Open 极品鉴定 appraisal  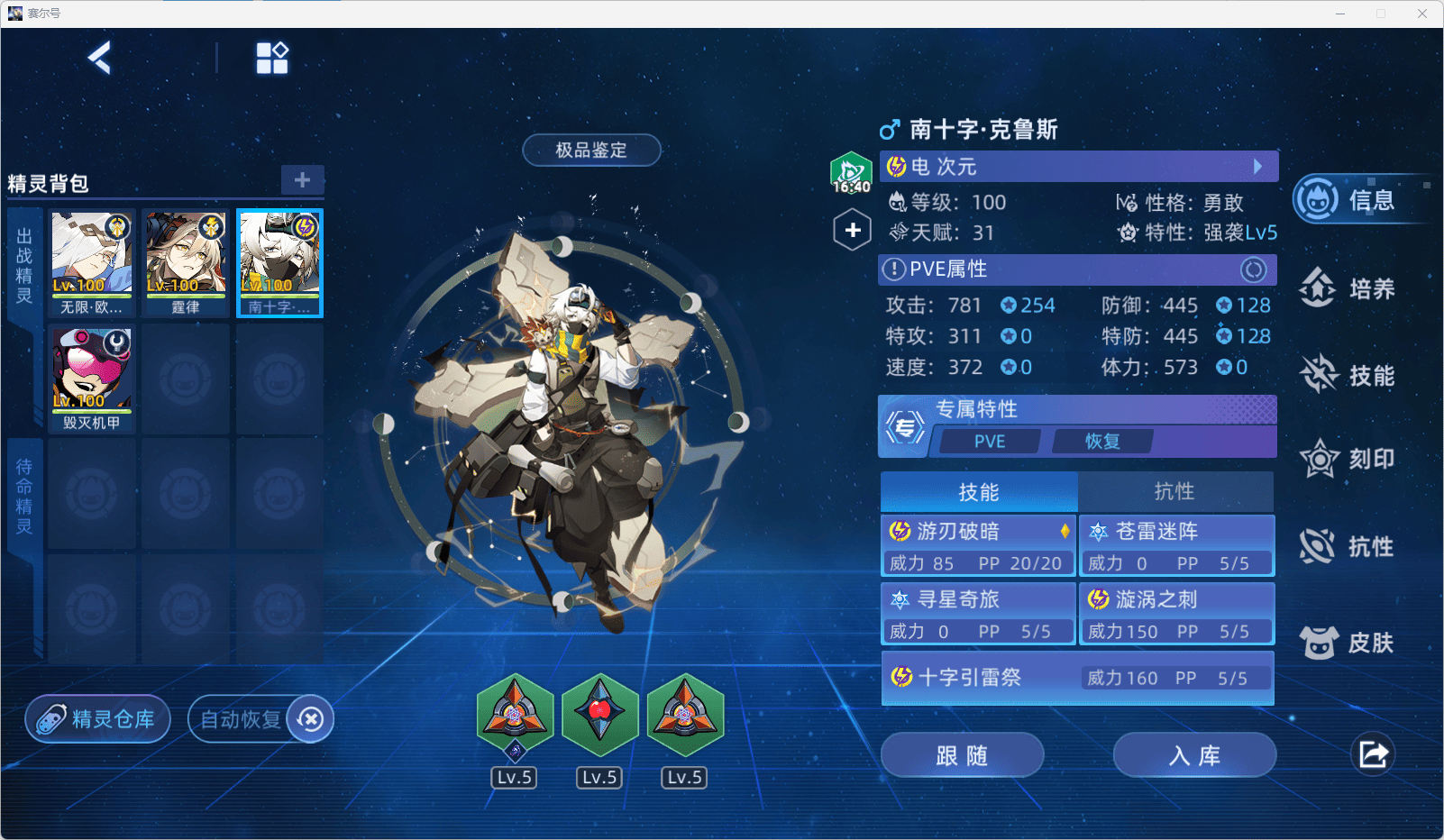(591, 151)
